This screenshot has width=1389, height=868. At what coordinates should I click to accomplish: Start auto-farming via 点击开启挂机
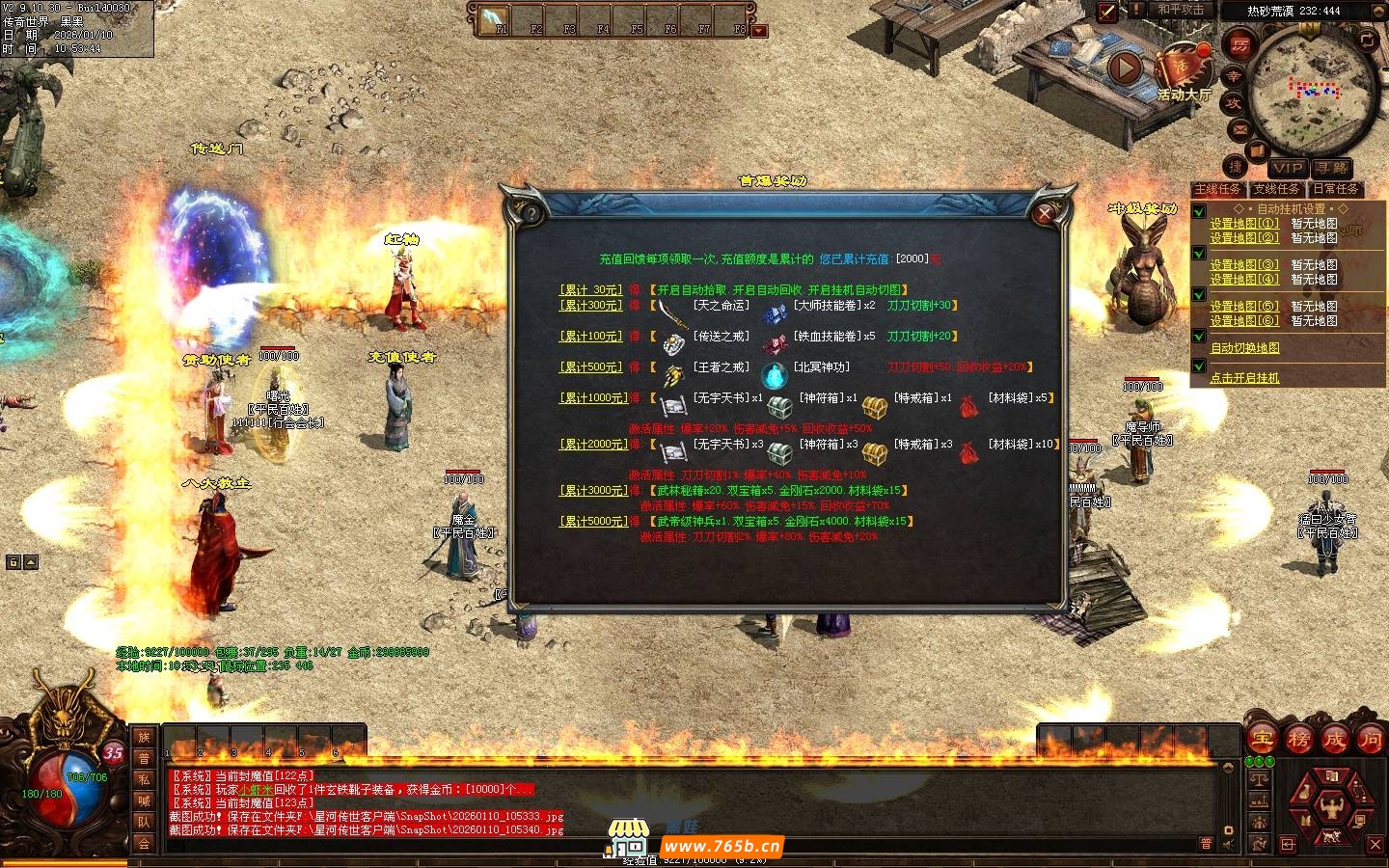coord(1244,378)
